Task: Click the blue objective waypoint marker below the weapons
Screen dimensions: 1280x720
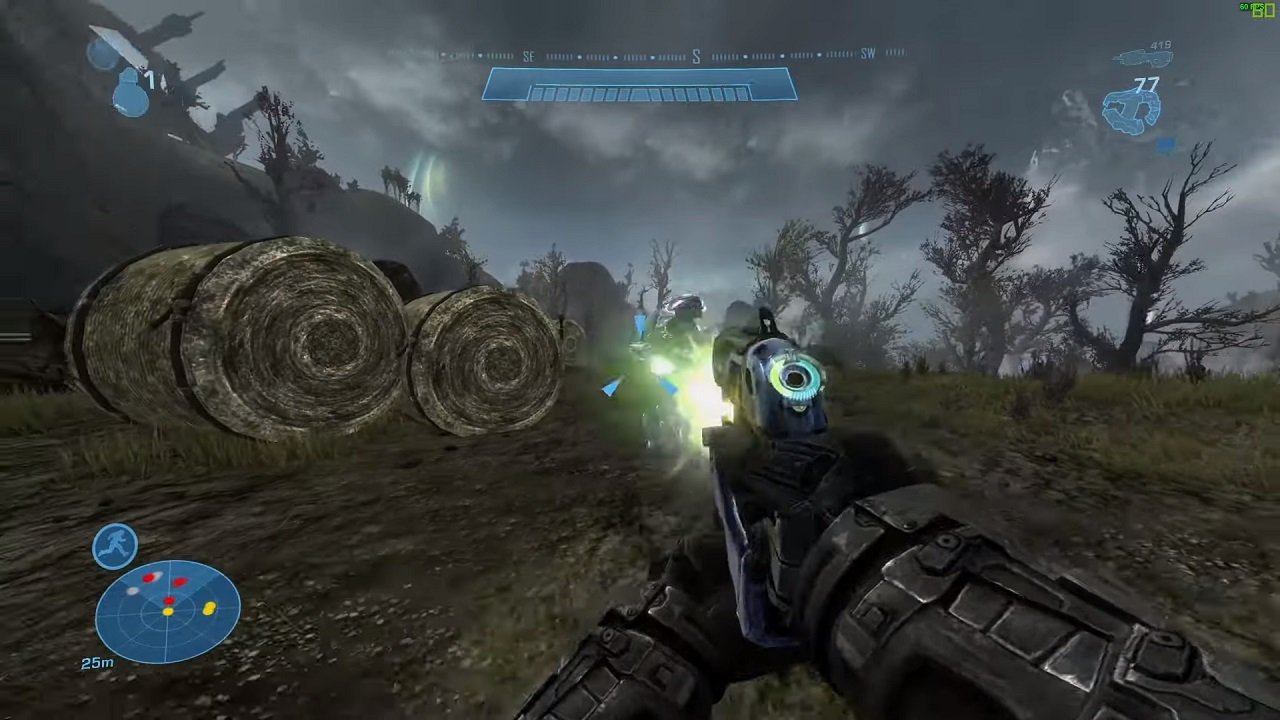Action: pos(1165,145)
